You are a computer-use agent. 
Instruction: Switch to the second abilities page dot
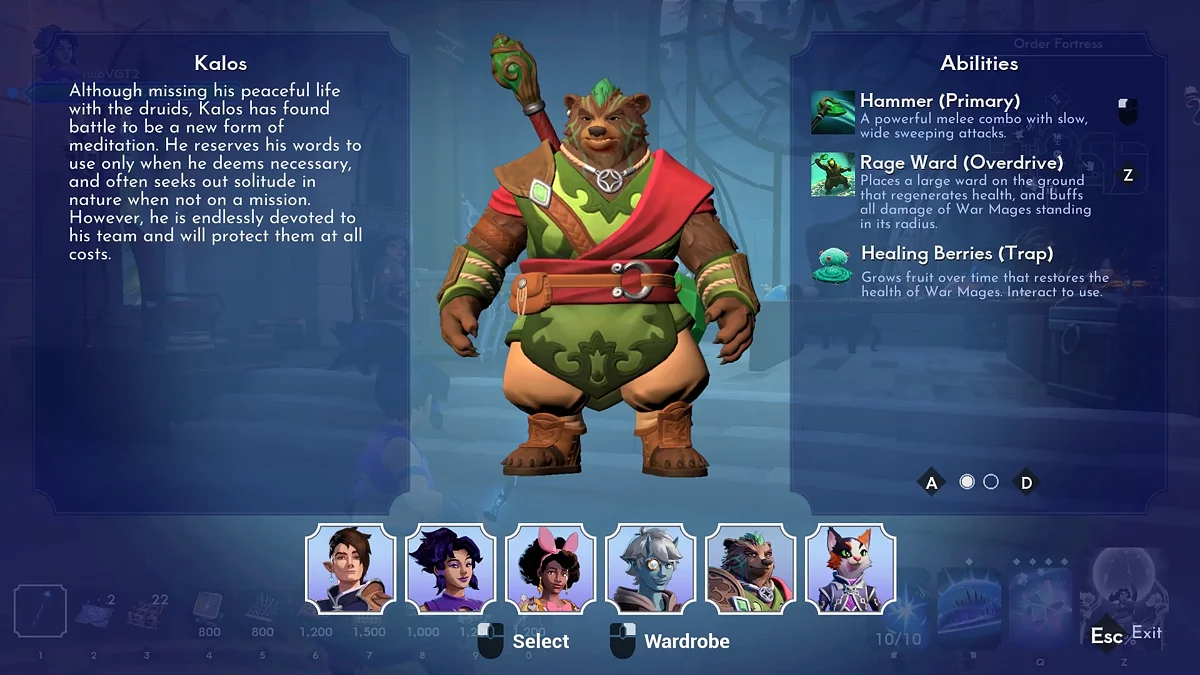pos(991,482)
